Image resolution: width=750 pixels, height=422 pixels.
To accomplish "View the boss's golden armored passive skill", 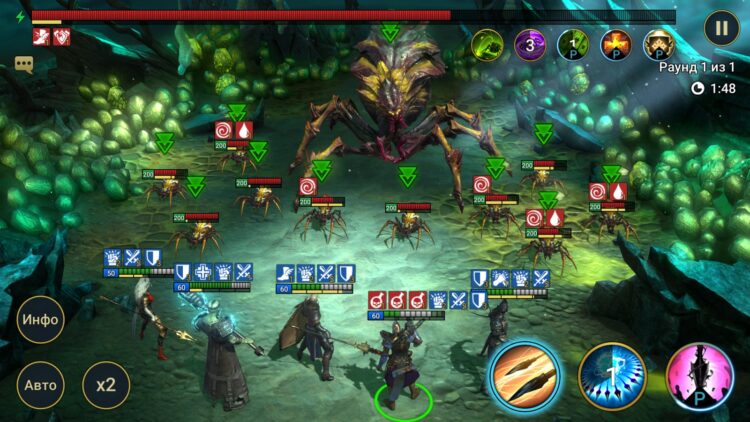I will click(658, 44).
